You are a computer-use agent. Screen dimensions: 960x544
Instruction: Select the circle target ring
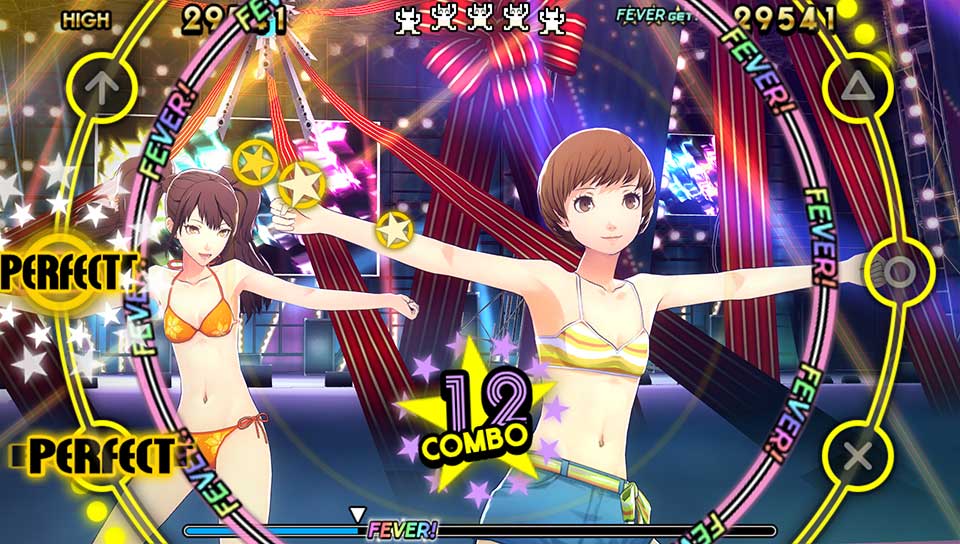click(899, 272)
